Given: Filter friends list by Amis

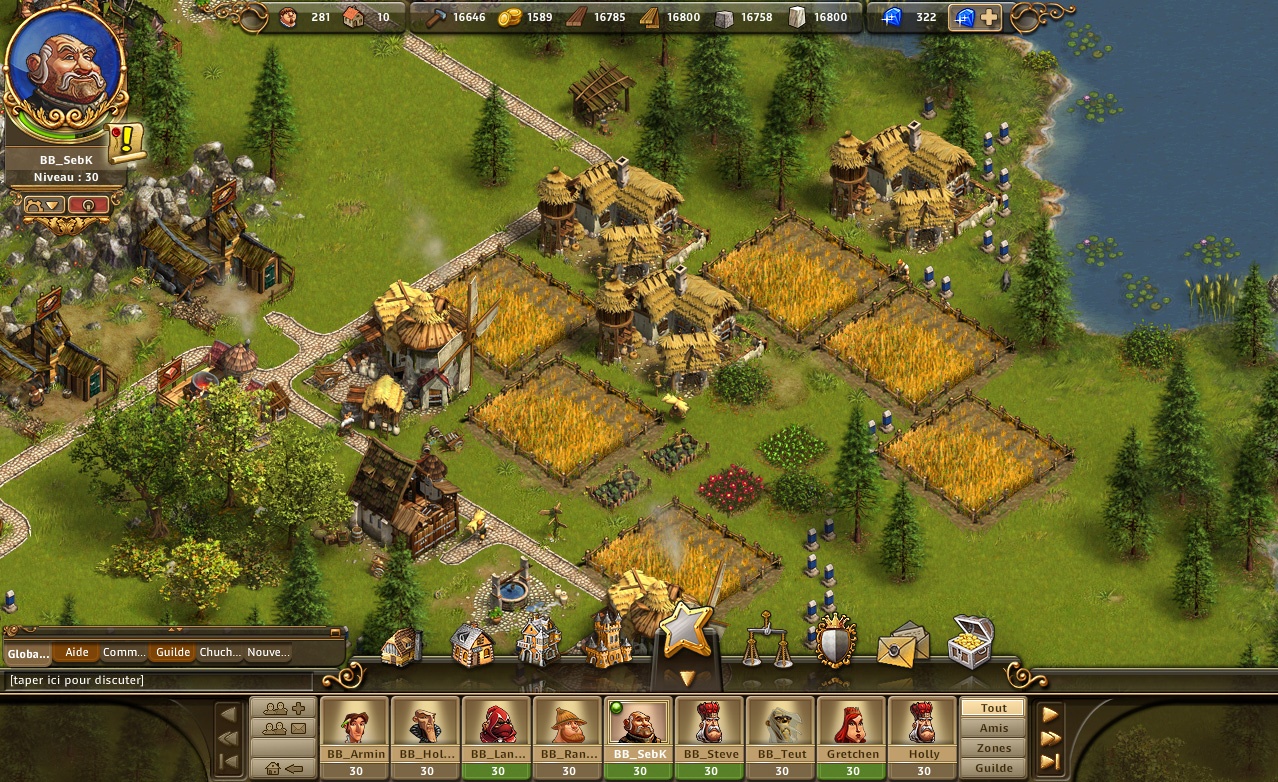Looking at the screenshot, I should point(993,728).
